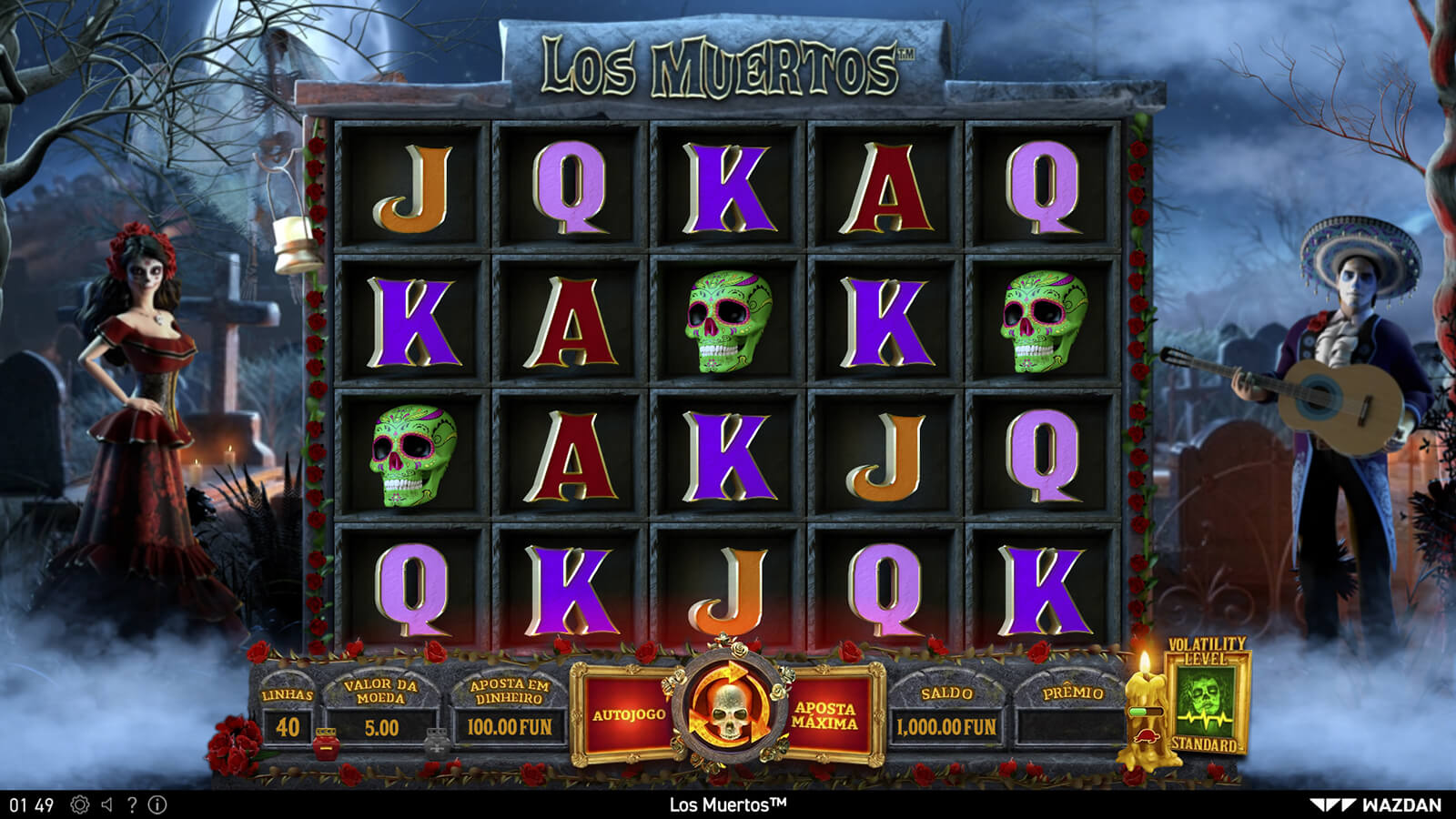This screenshot has width=1456, height=819.
Task: Start Autojogo auto-play mode
Action: [x=629, y=714]
